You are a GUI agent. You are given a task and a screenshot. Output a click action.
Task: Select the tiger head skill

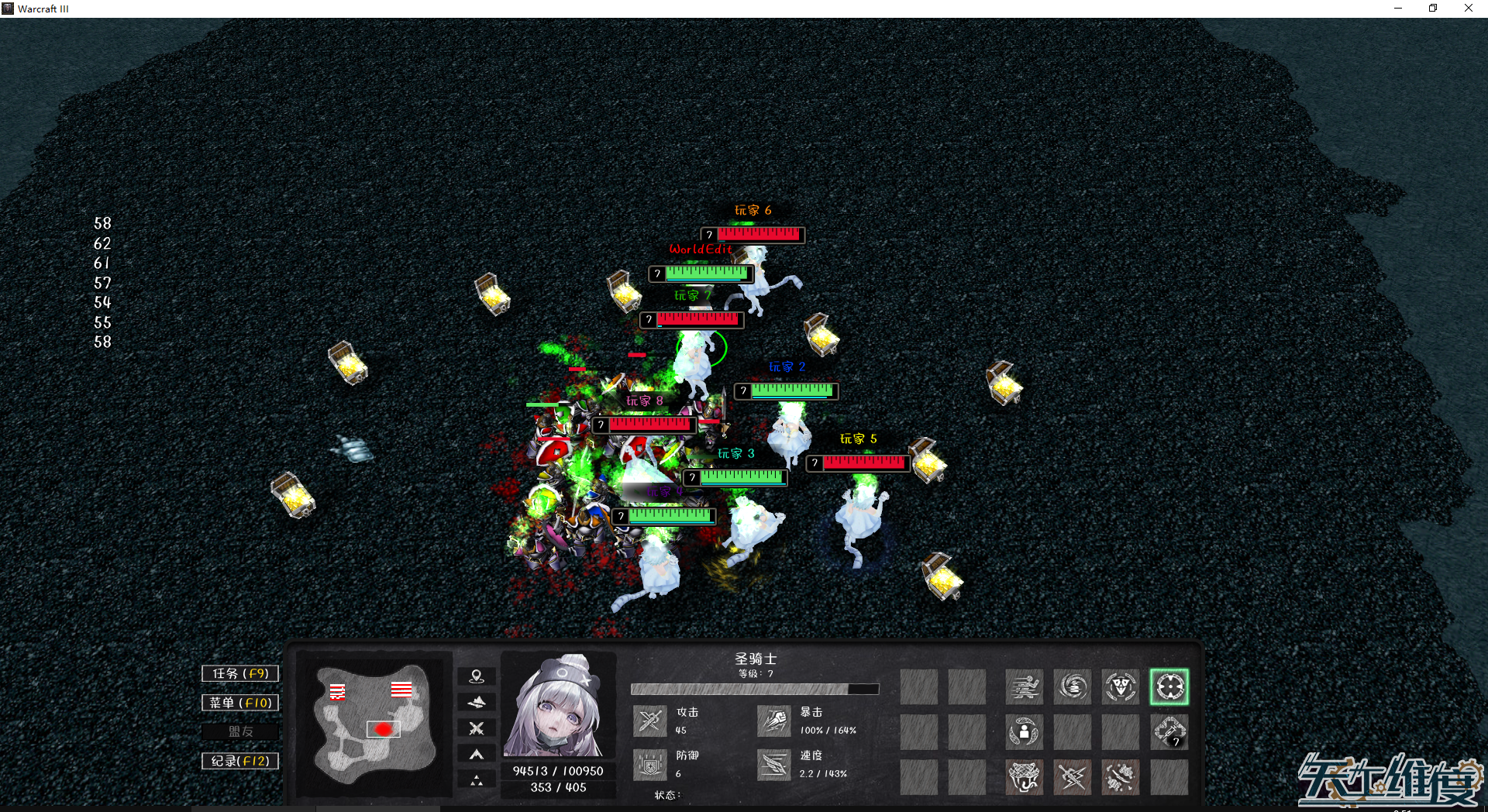coord(1025,776)
